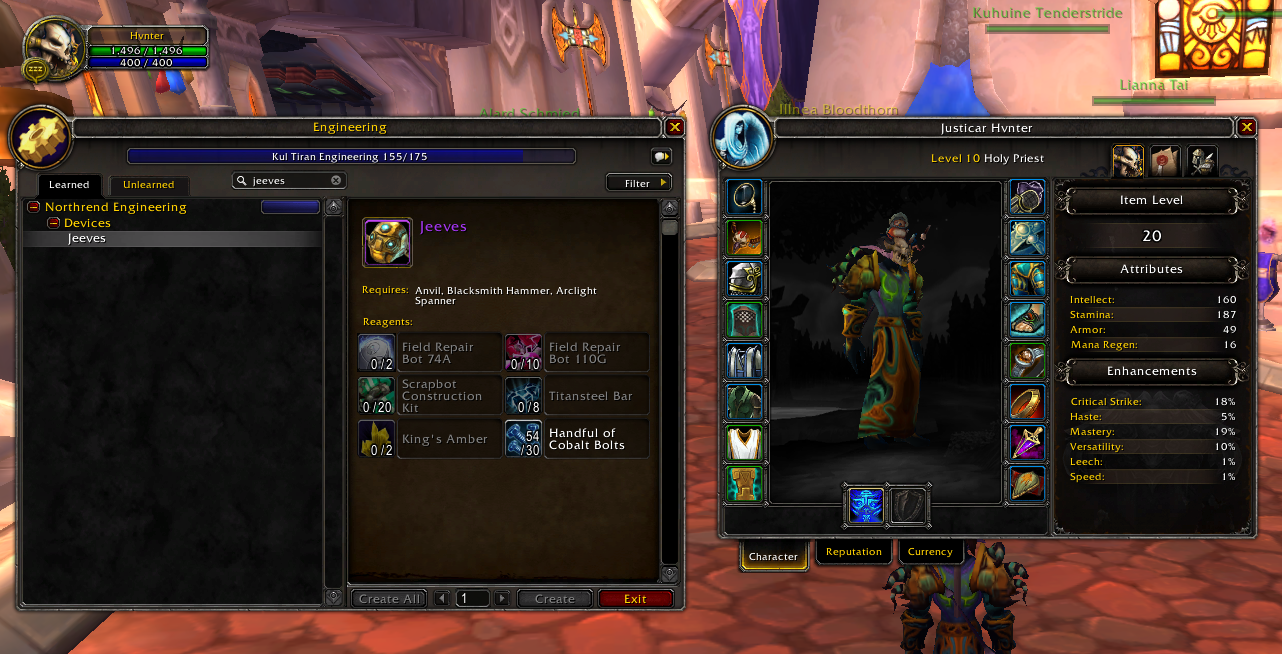Click the Hvnter player portrait frame
The image size is (1282, 654).
pos(48,50)
